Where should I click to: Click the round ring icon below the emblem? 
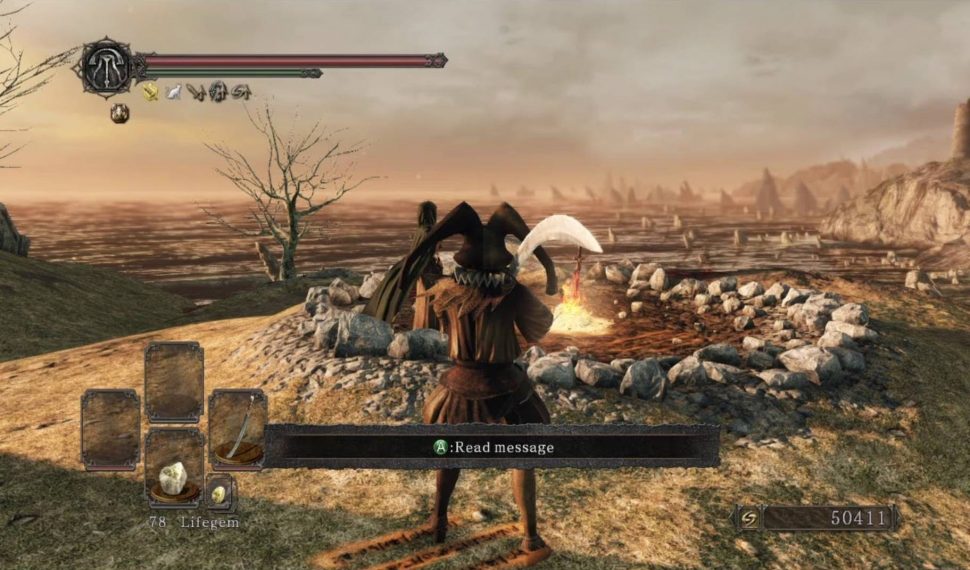tap(119, 113)
